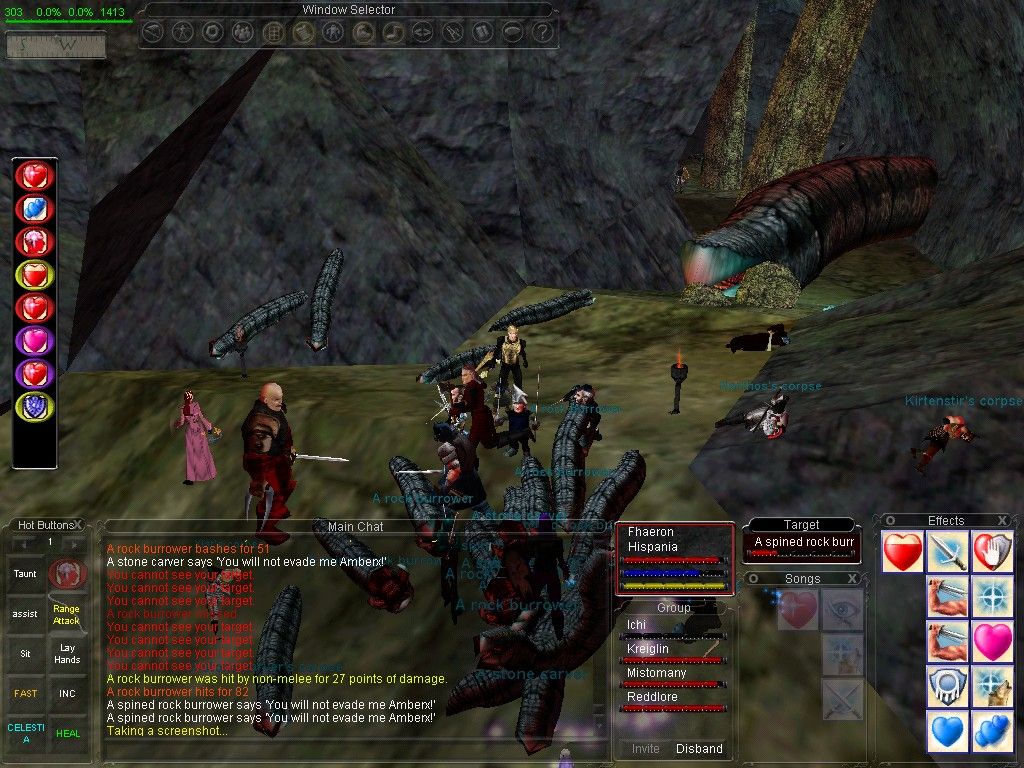Click the assist hot button
The width and height of the screenshot is (1024, 768).
pyautogui.click(x=24, y=613)
